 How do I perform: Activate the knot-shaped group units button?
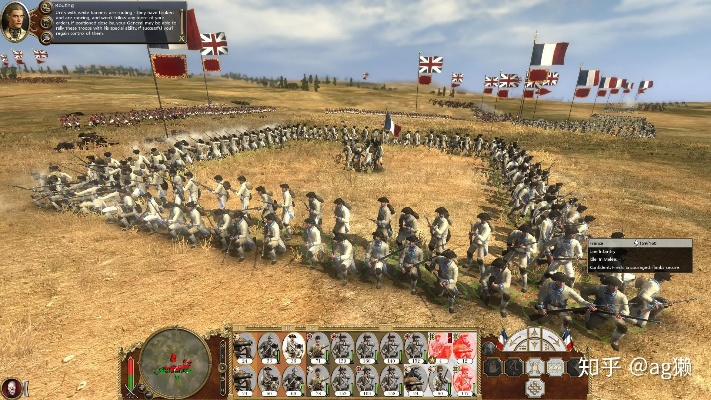click(535, 386)
